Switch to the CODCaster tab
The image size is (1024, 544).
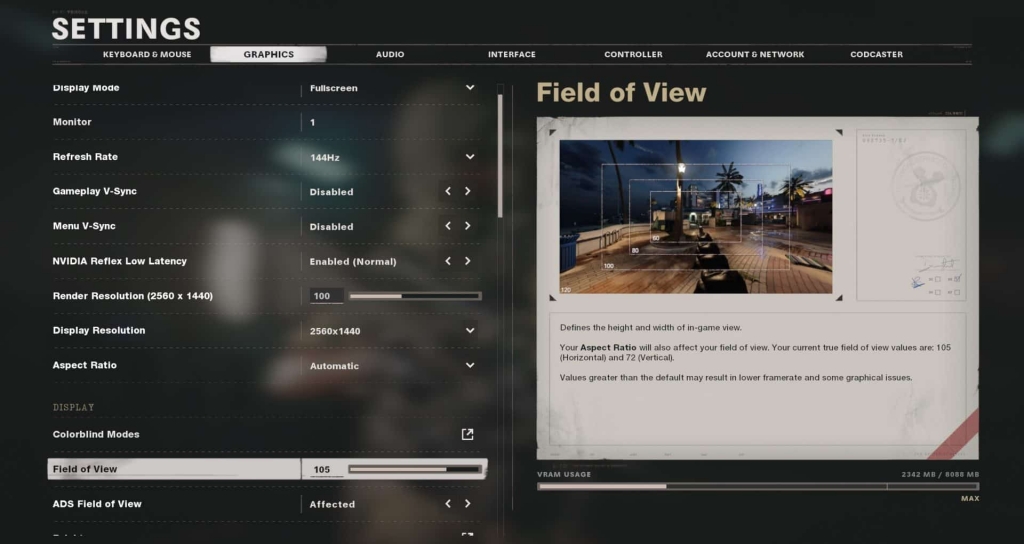(x=877, y=54)
